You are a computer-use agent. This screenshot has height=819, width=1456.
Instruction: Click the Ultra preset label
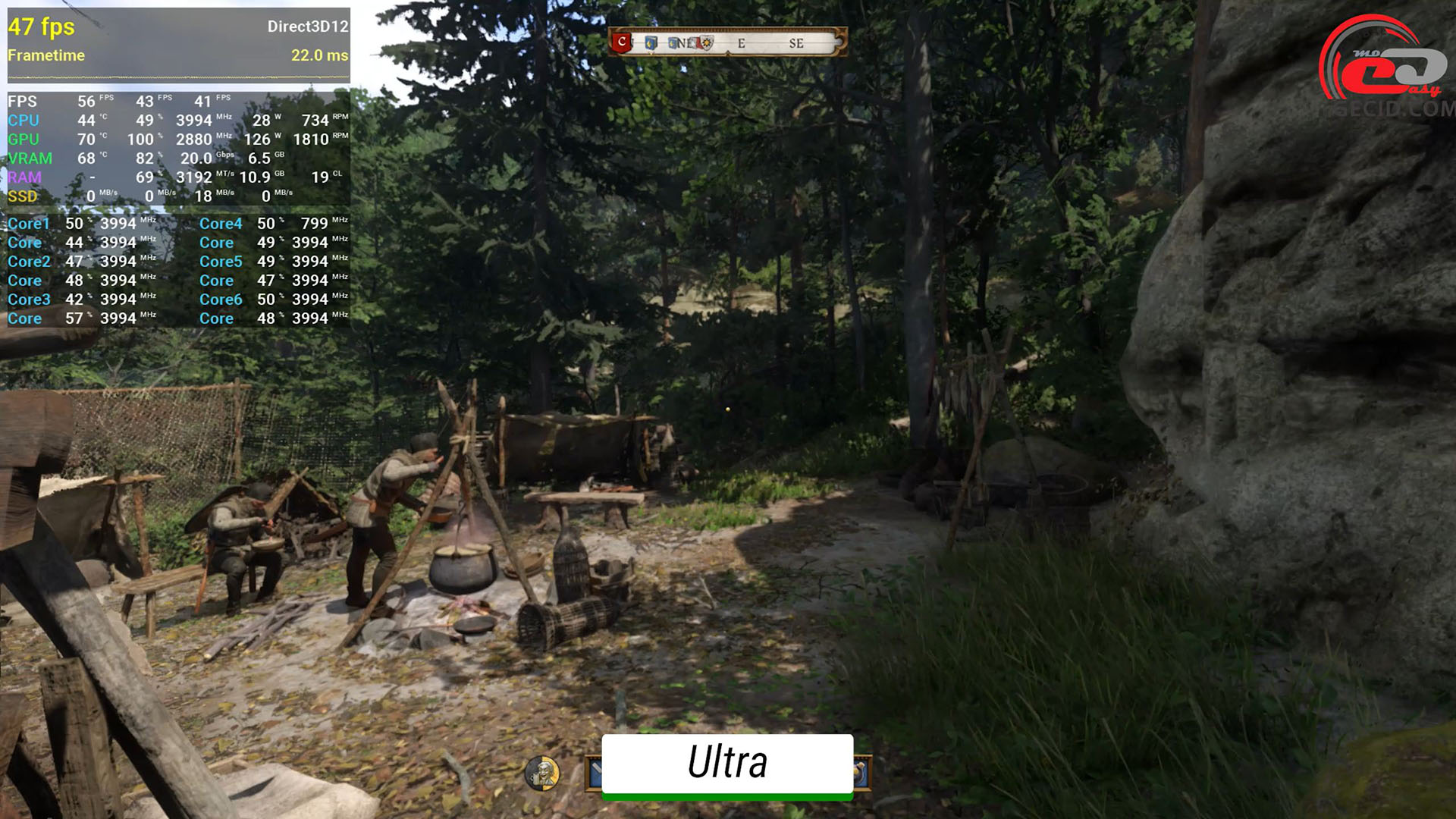[727, 763]
